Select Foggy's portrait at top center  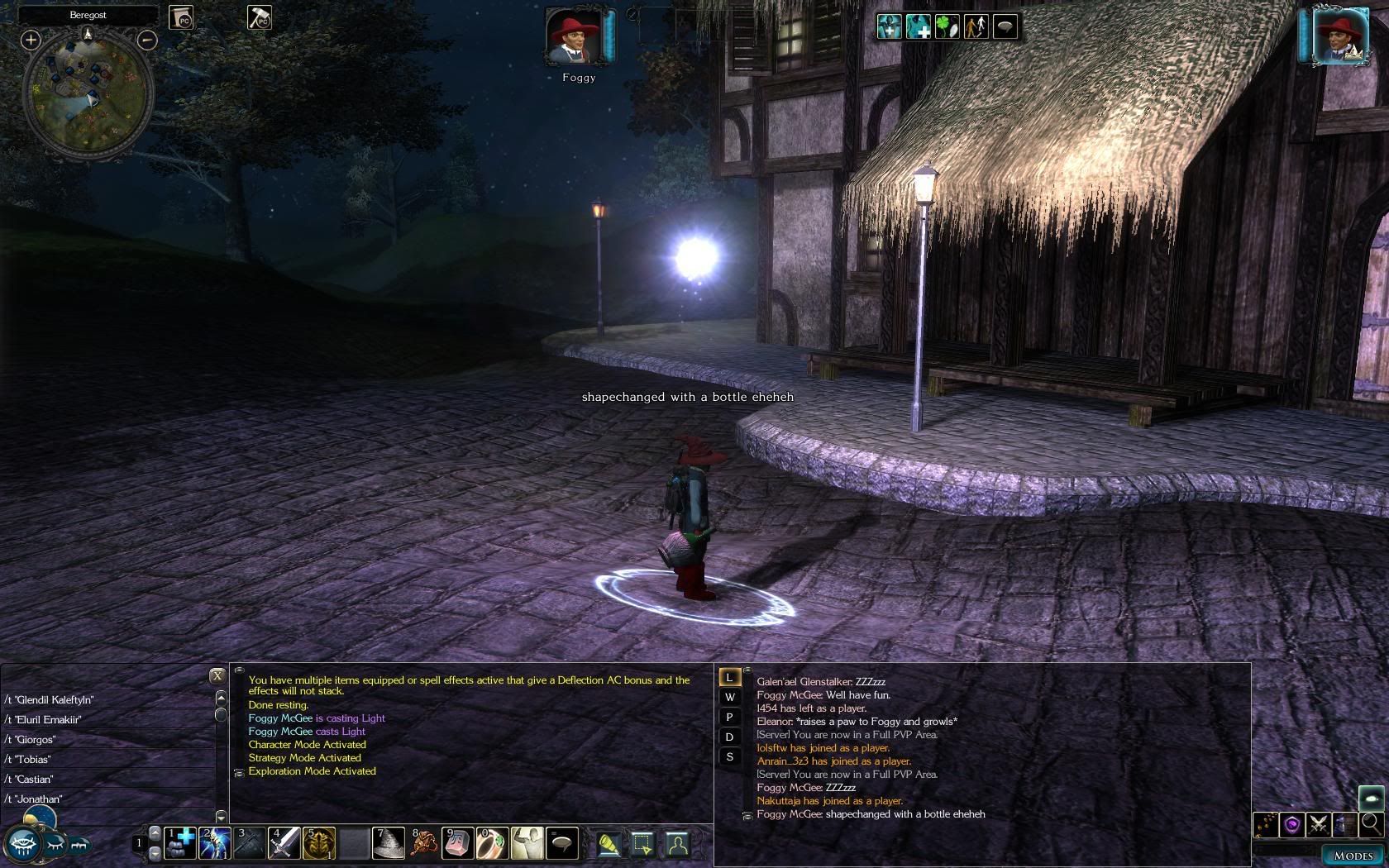coord(573,37)
